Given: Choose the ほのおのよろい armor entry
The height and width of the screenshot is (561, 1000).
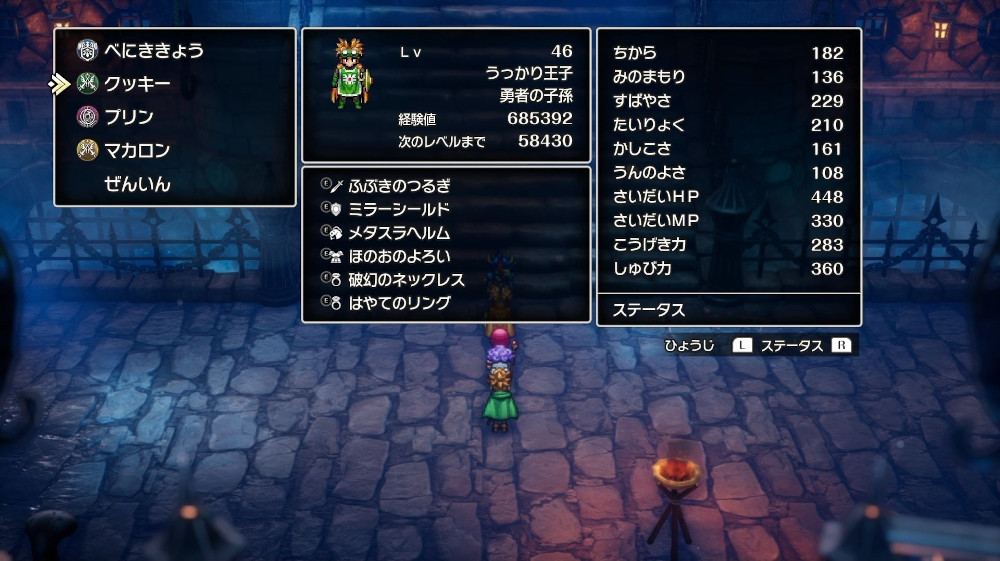Looking at the screenshot, I should [399, 256].
